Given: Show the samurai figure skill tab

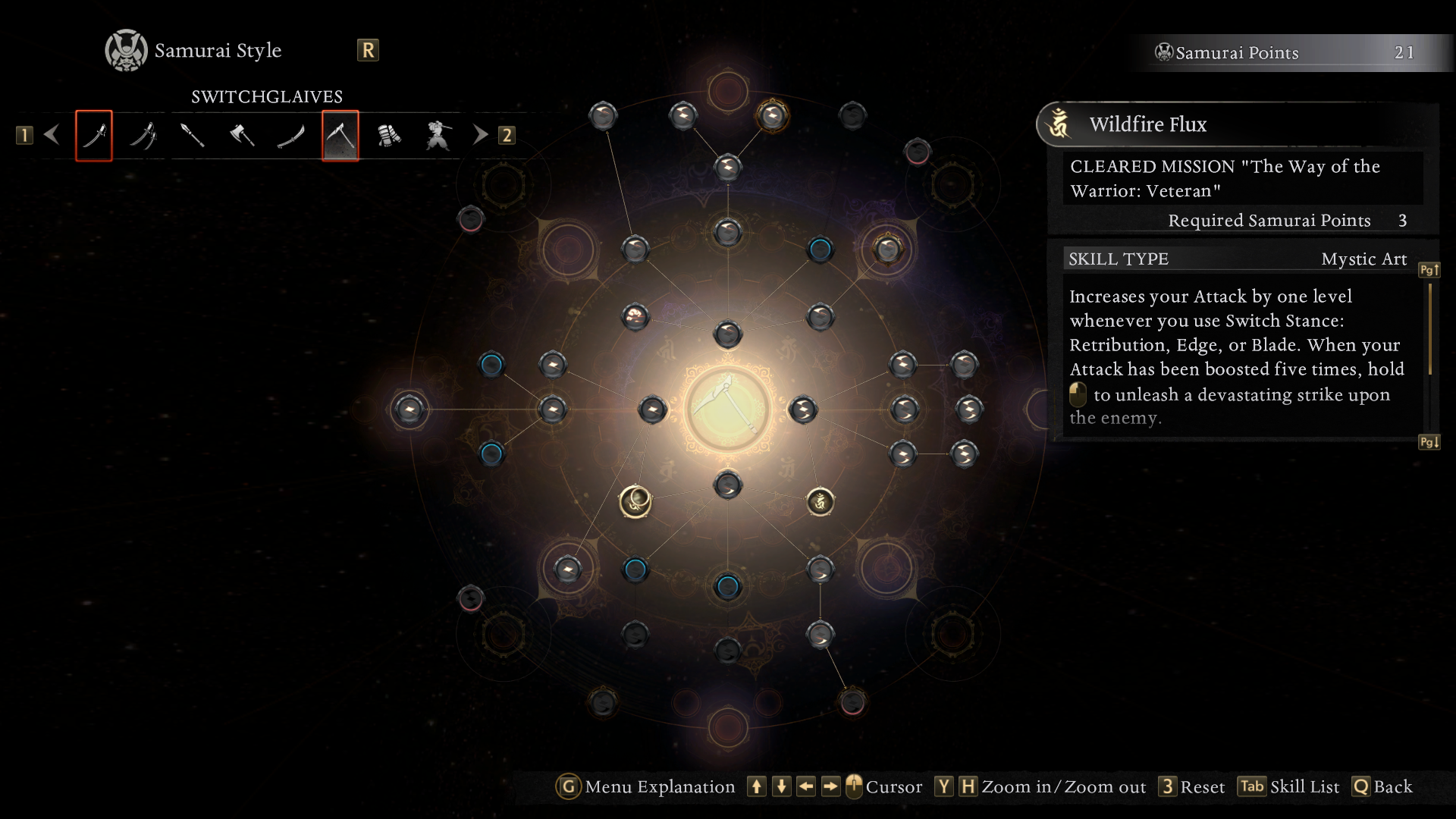Looking at the screenshot, I should pos(439,136).
